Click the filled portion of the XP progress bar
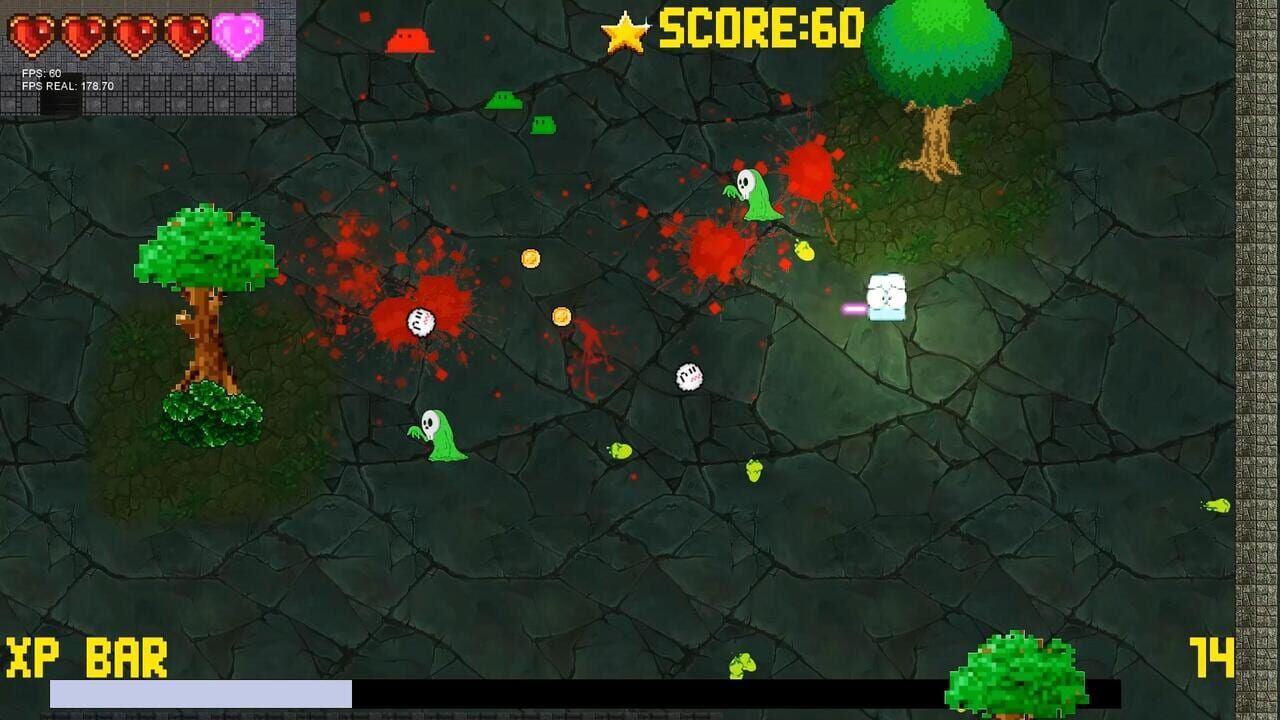Image resolution: width=1280 pixels, height=720 pixels. [200, 690]
